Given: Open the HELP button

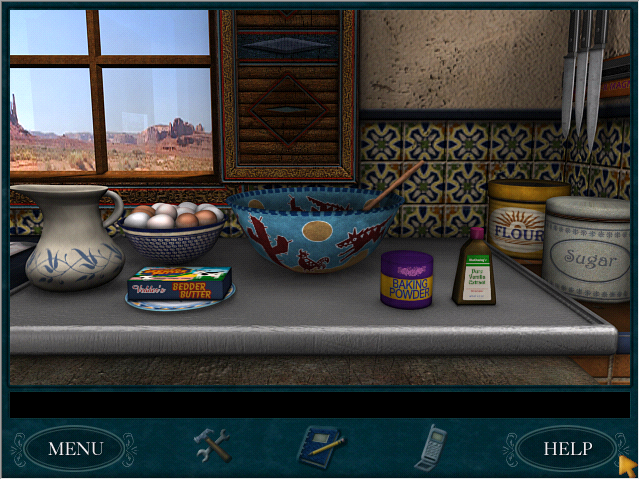Looking at the screenshot, I should click(566, 448).
